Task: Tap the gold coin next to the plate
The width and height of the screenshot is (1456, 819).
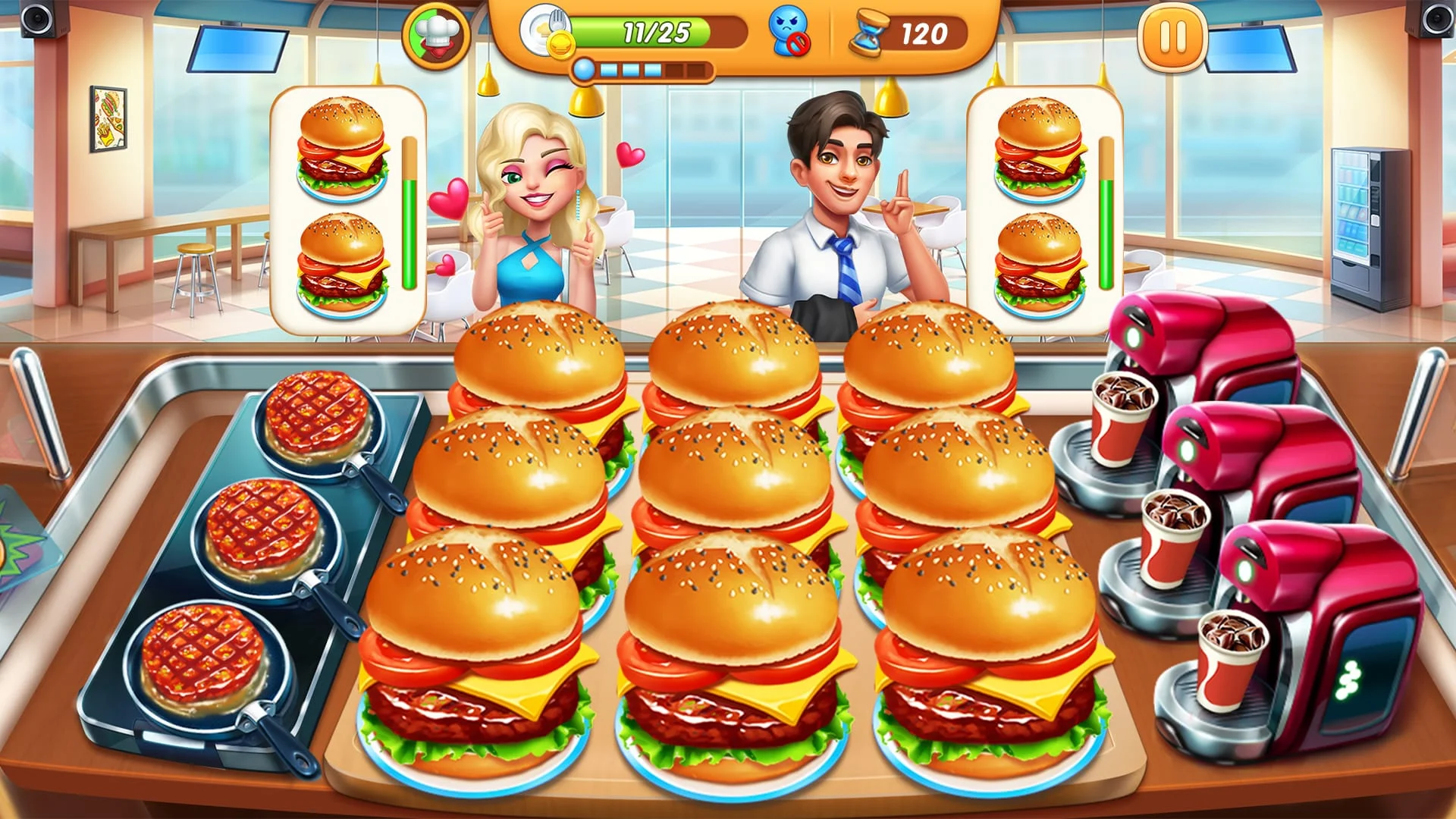Action: [560, 44]
